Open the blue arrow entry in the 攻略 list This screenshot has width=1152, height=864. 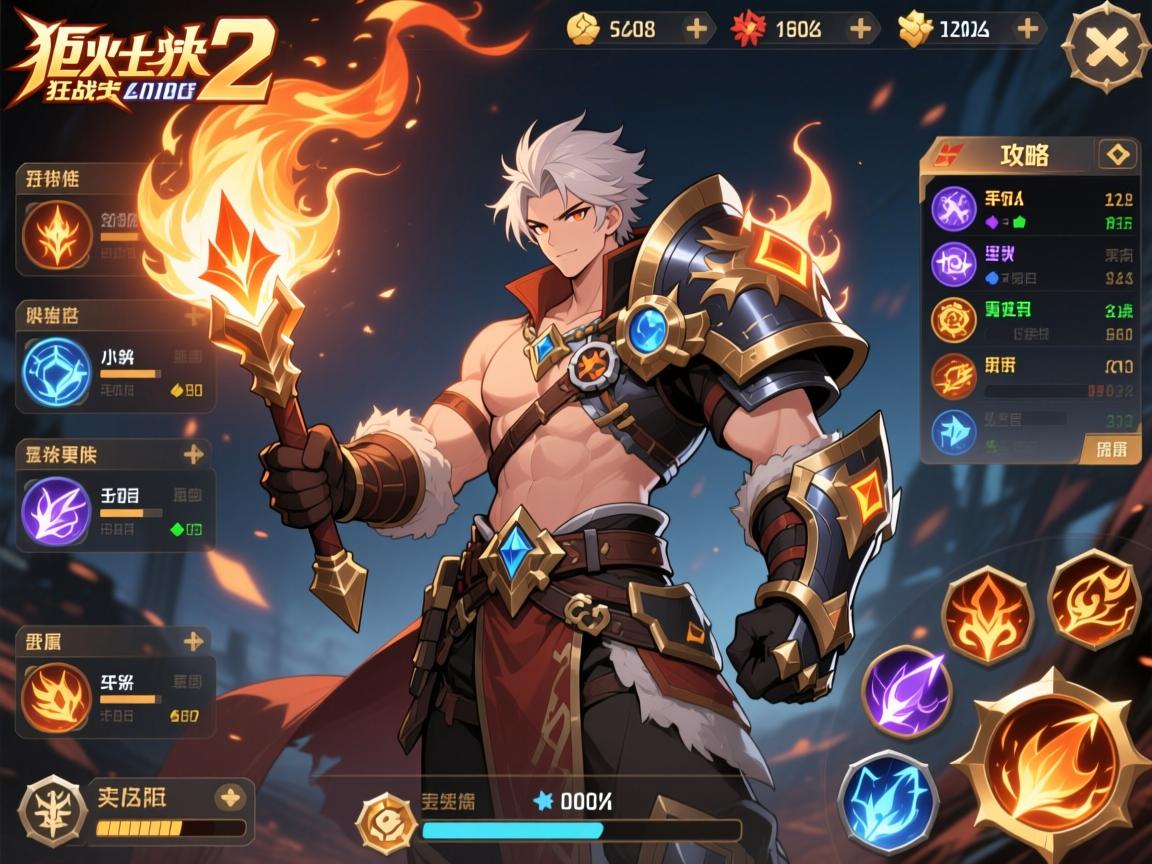pyautogui.click(x=953, y=432)
